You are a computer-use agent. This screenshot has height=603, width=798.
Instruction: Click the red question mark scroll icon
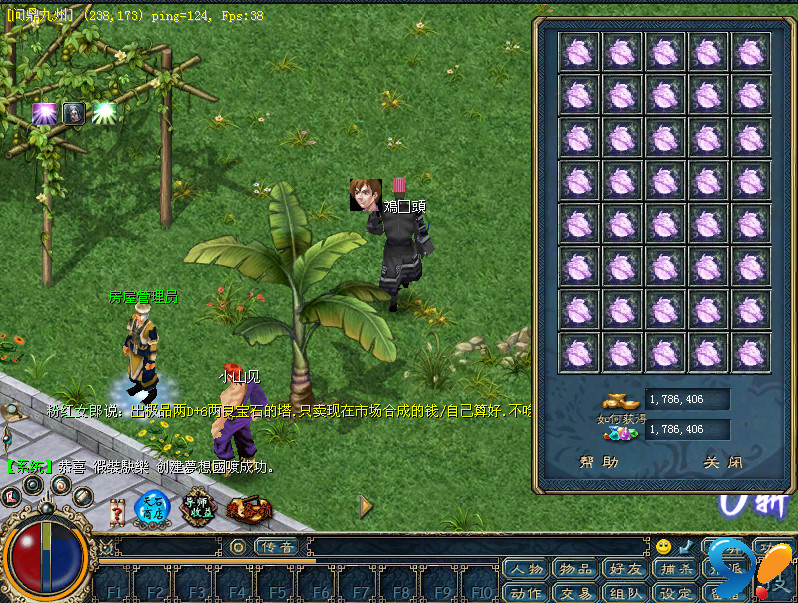click(118, 512)
